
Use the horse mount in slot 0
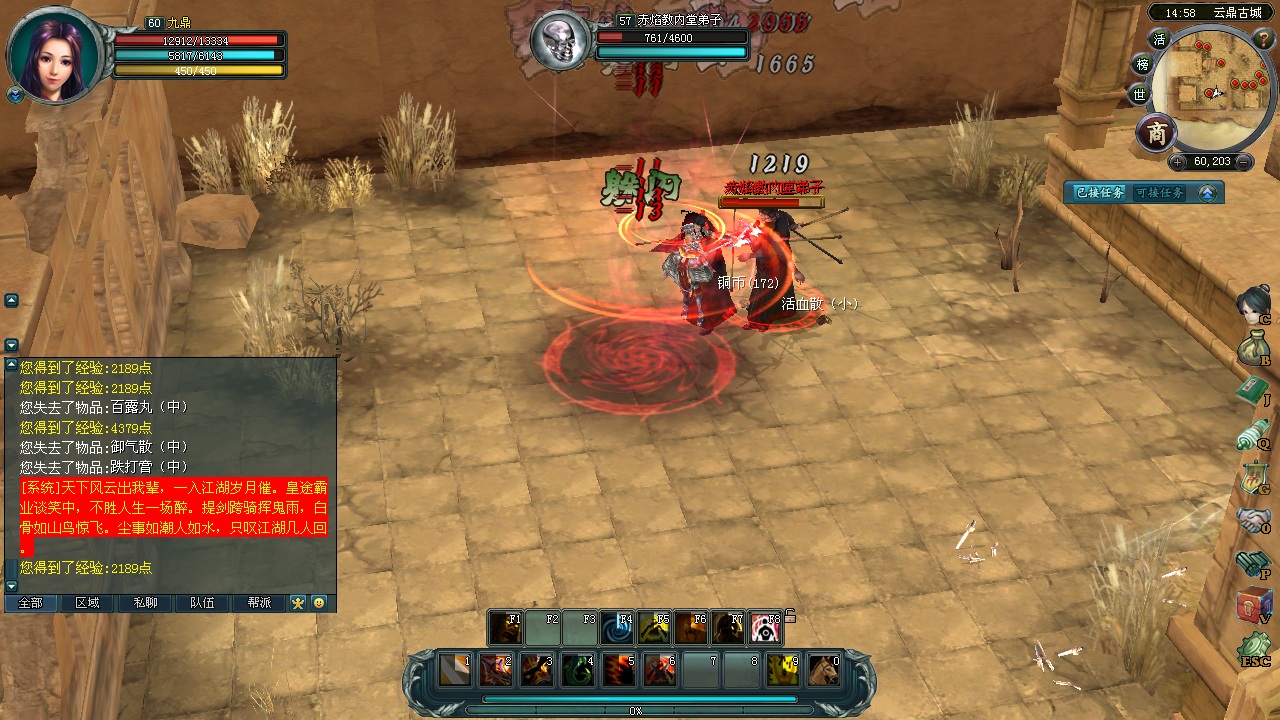[x=823, y=669]
